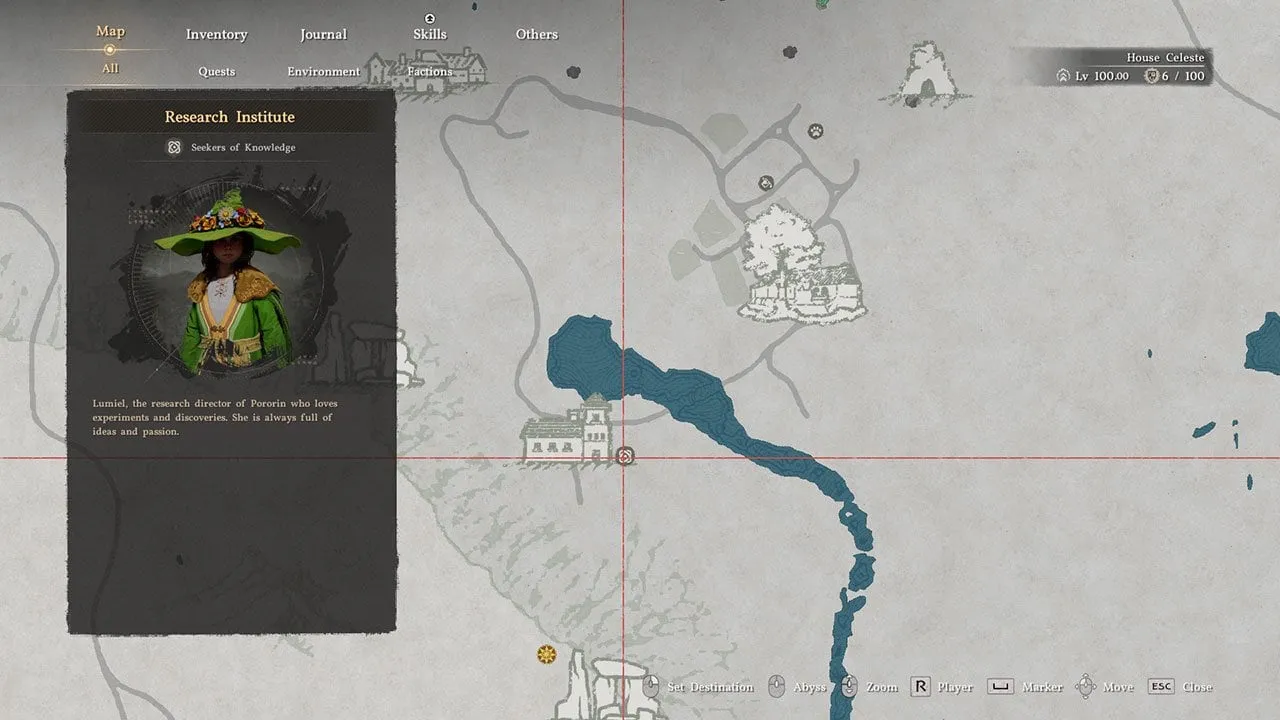
Task: Click the golden sun marker on map
Action: pyautogui.click(x=546, y=654)
